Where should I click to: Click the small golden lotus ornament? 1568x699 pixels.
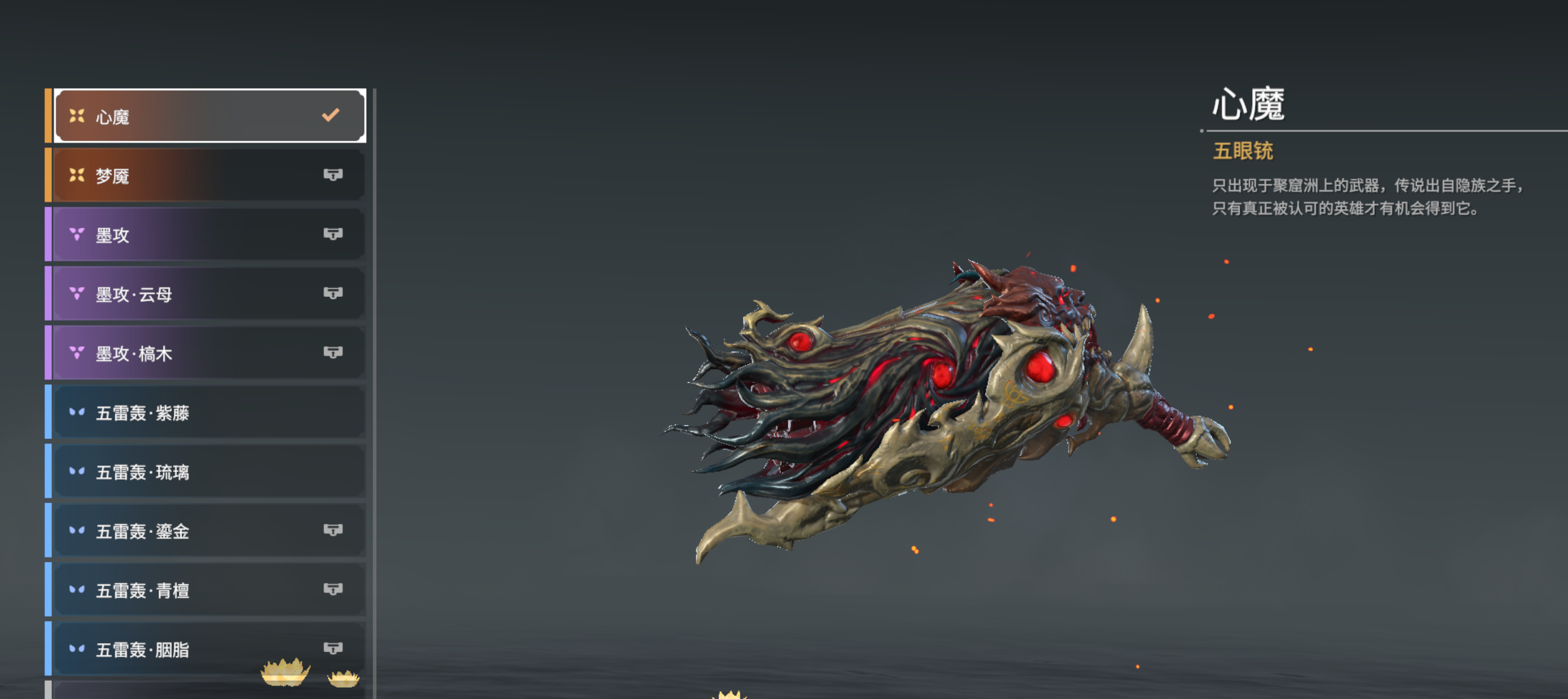[x=341, y=680]
